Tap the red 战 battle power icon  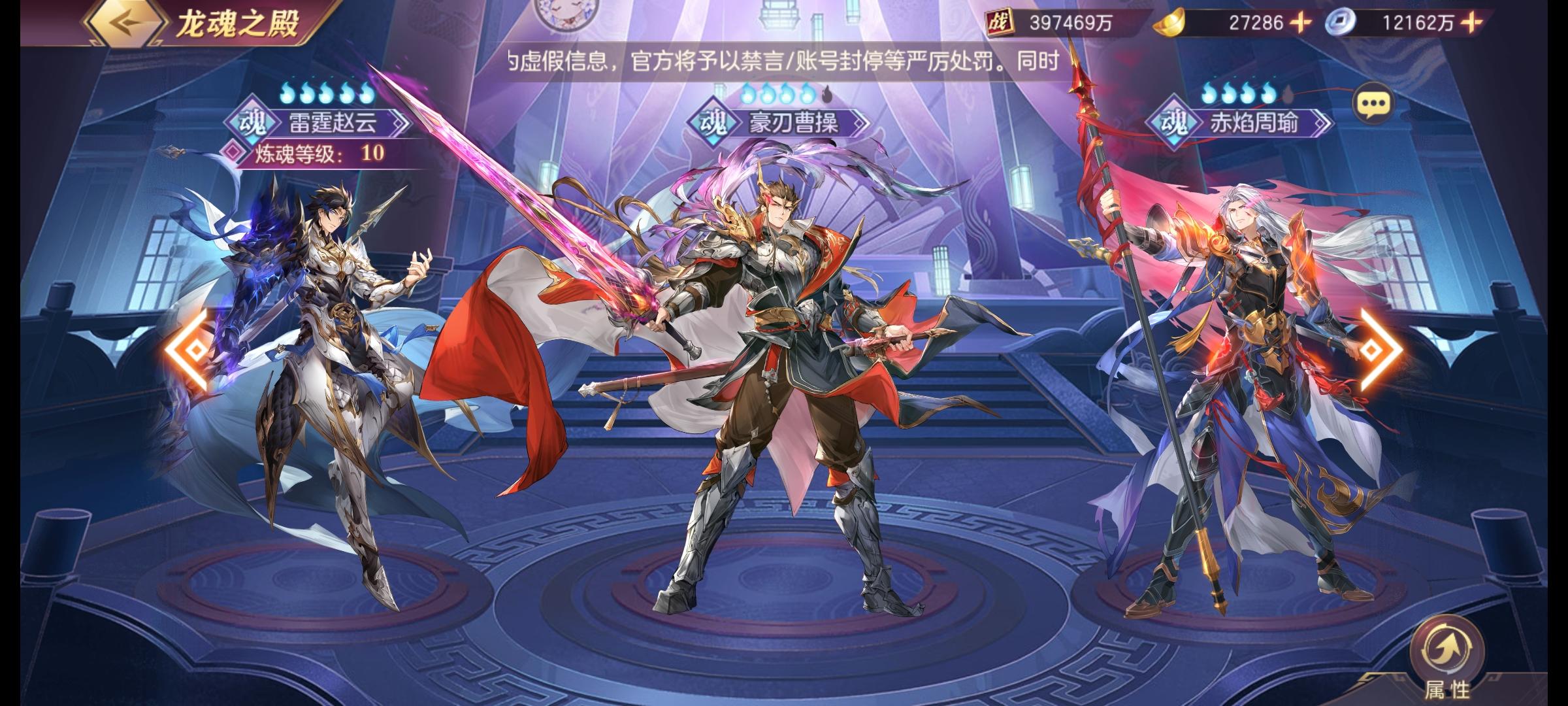pyautogui.click(x=1000, y=22)
